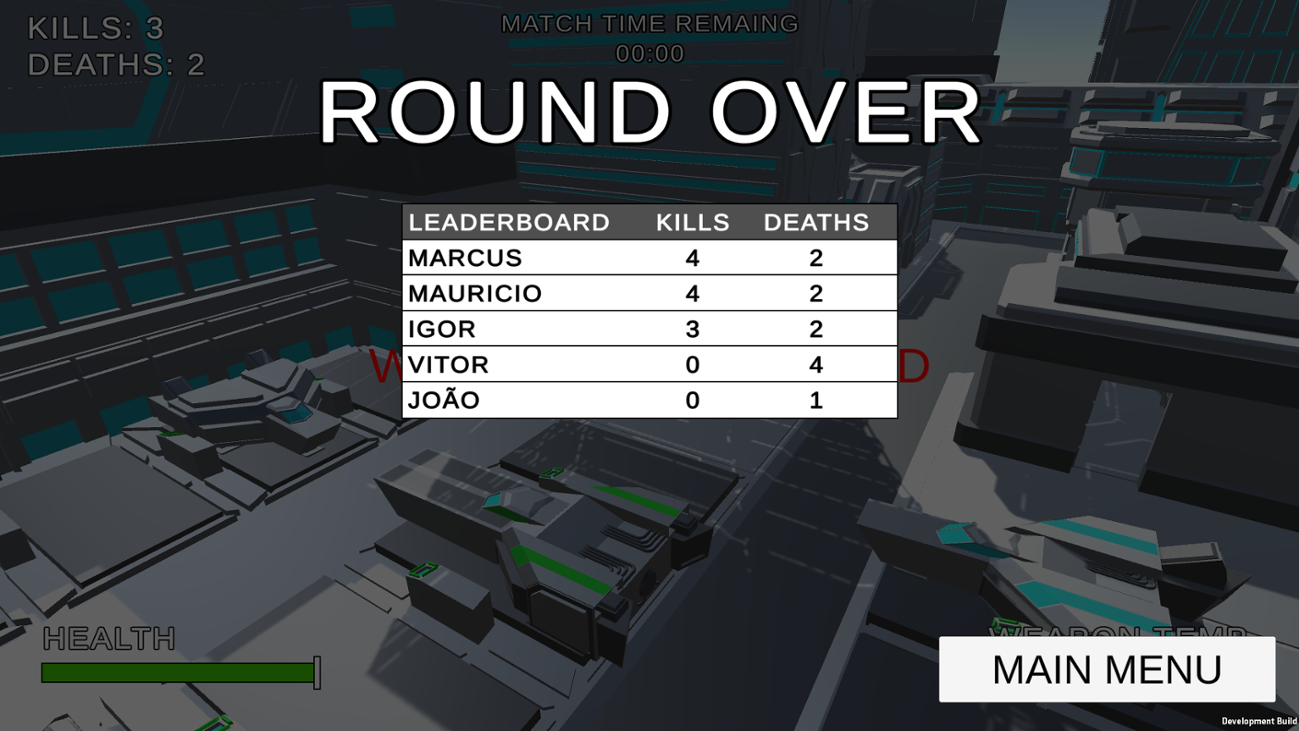Select MARCUS on the leaderboard

[465, 257]
